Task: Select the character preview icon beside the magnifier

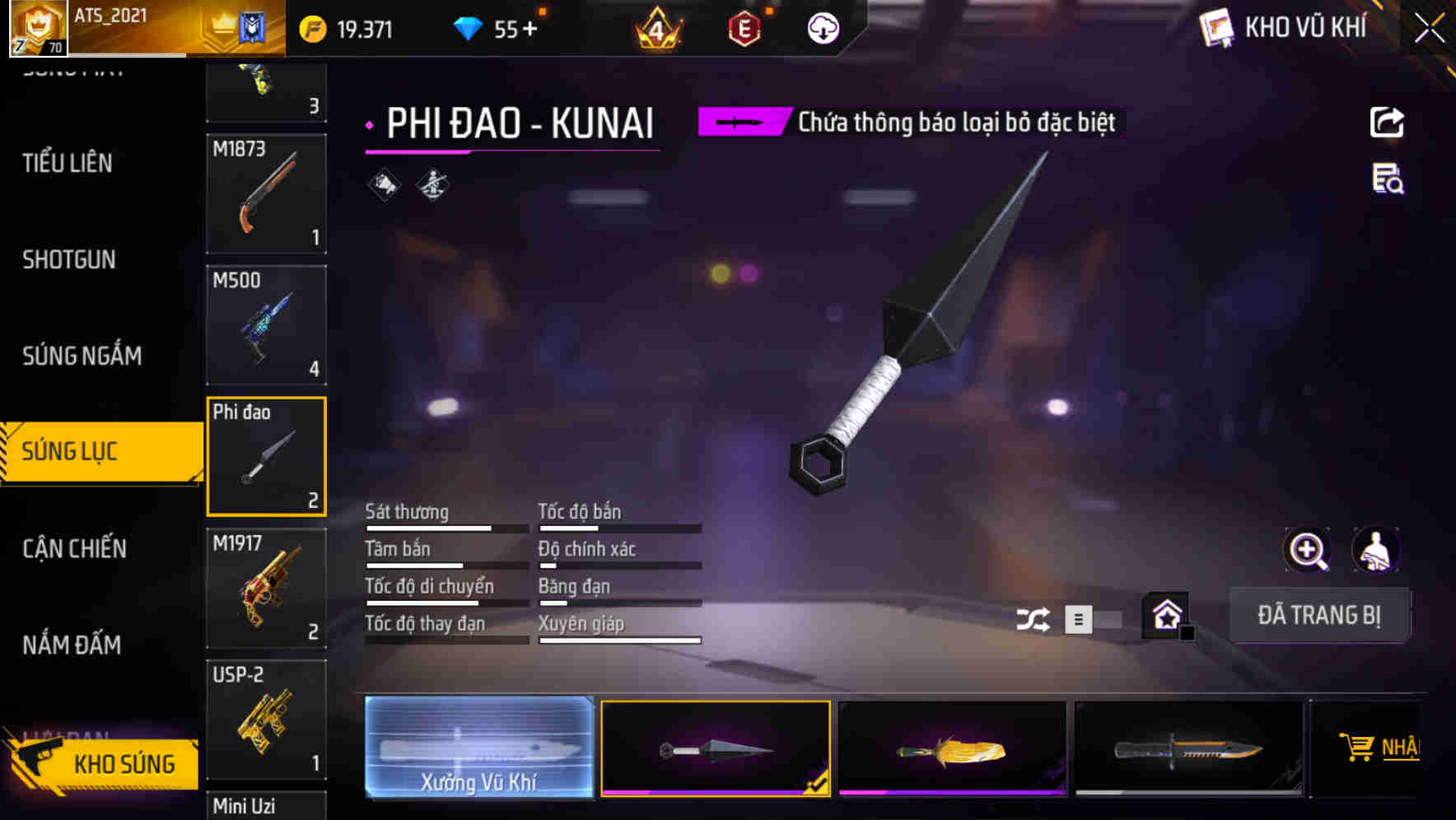Action: 1376,550
